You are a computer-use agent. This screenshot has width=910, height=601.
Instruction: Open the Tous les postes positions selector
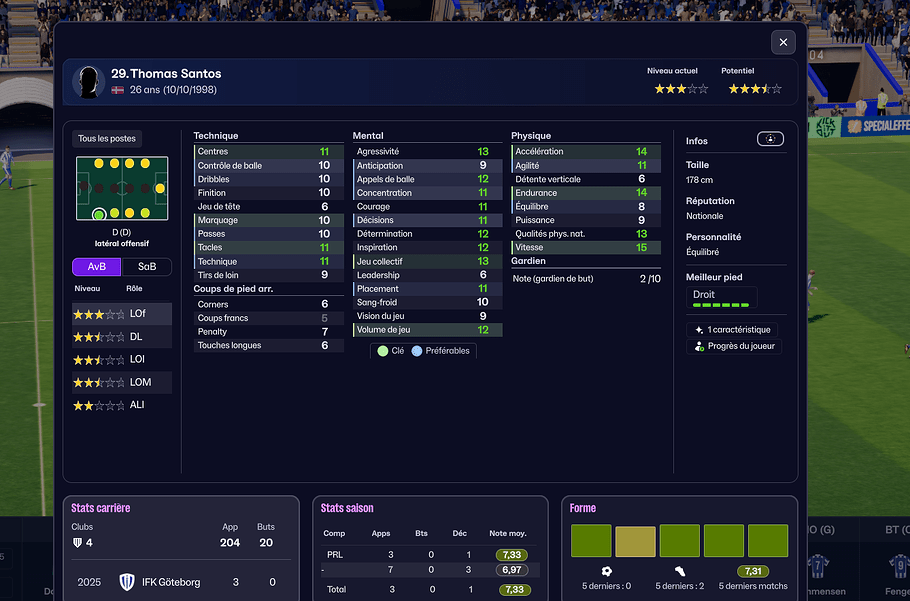click(107, 139)
